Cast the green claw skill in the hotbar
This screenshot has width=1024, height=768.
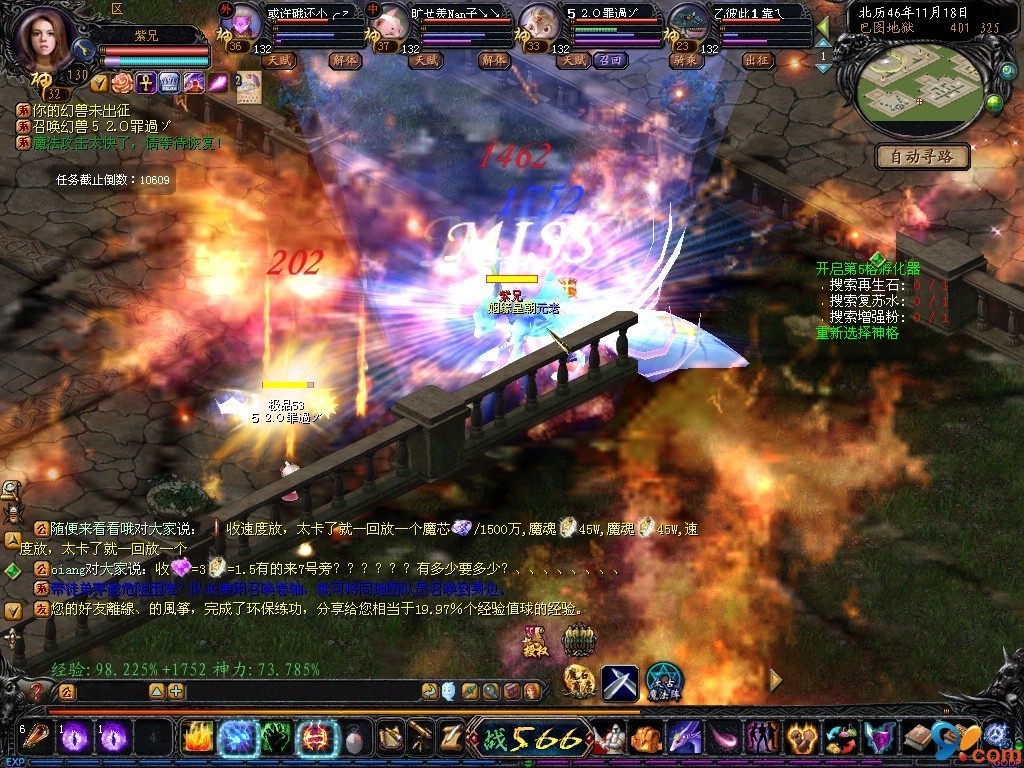click(277, 738)
